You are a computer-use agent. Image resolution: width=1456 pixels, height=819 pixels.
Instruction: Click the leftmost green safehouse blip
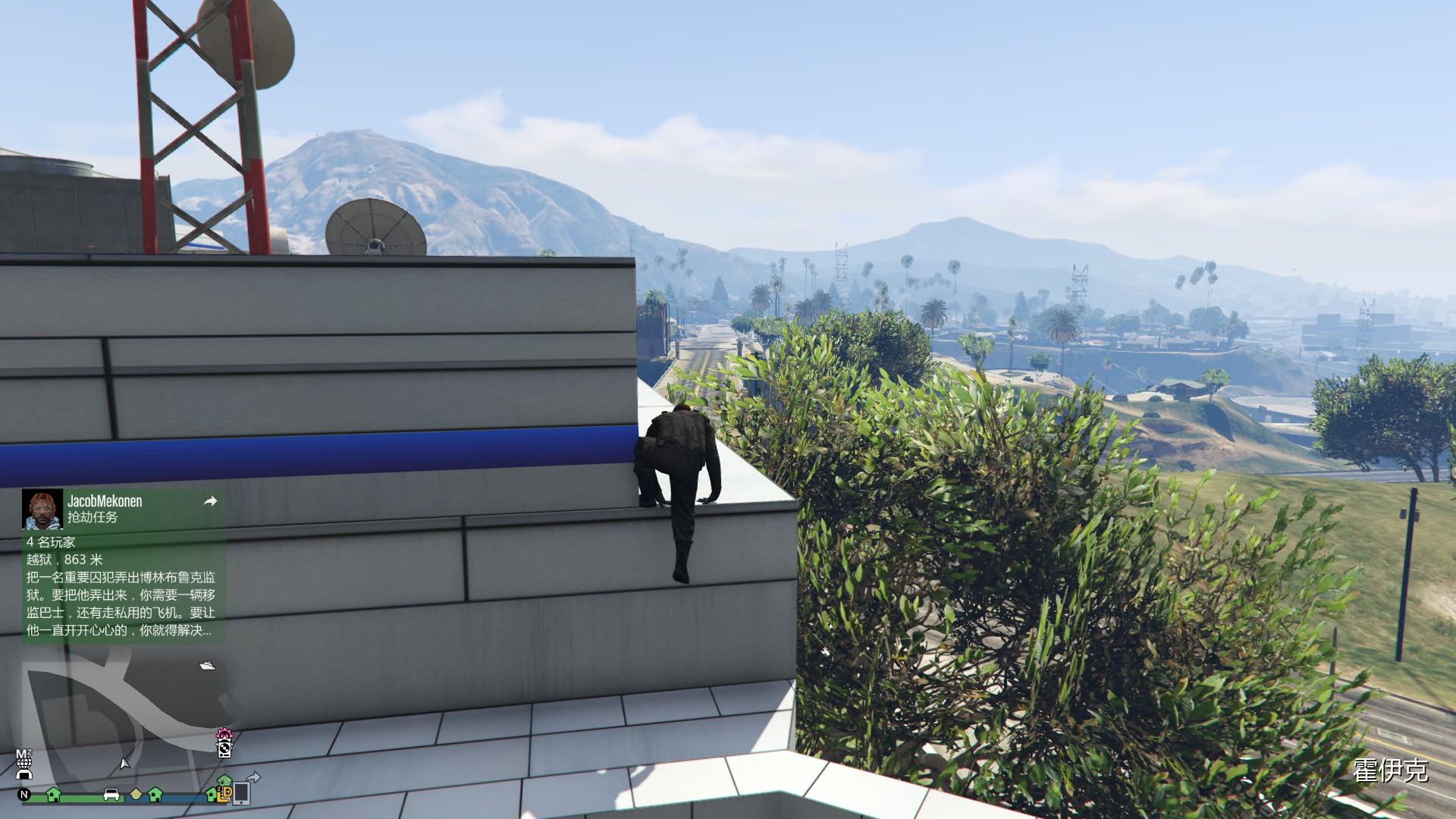[53, 795]
